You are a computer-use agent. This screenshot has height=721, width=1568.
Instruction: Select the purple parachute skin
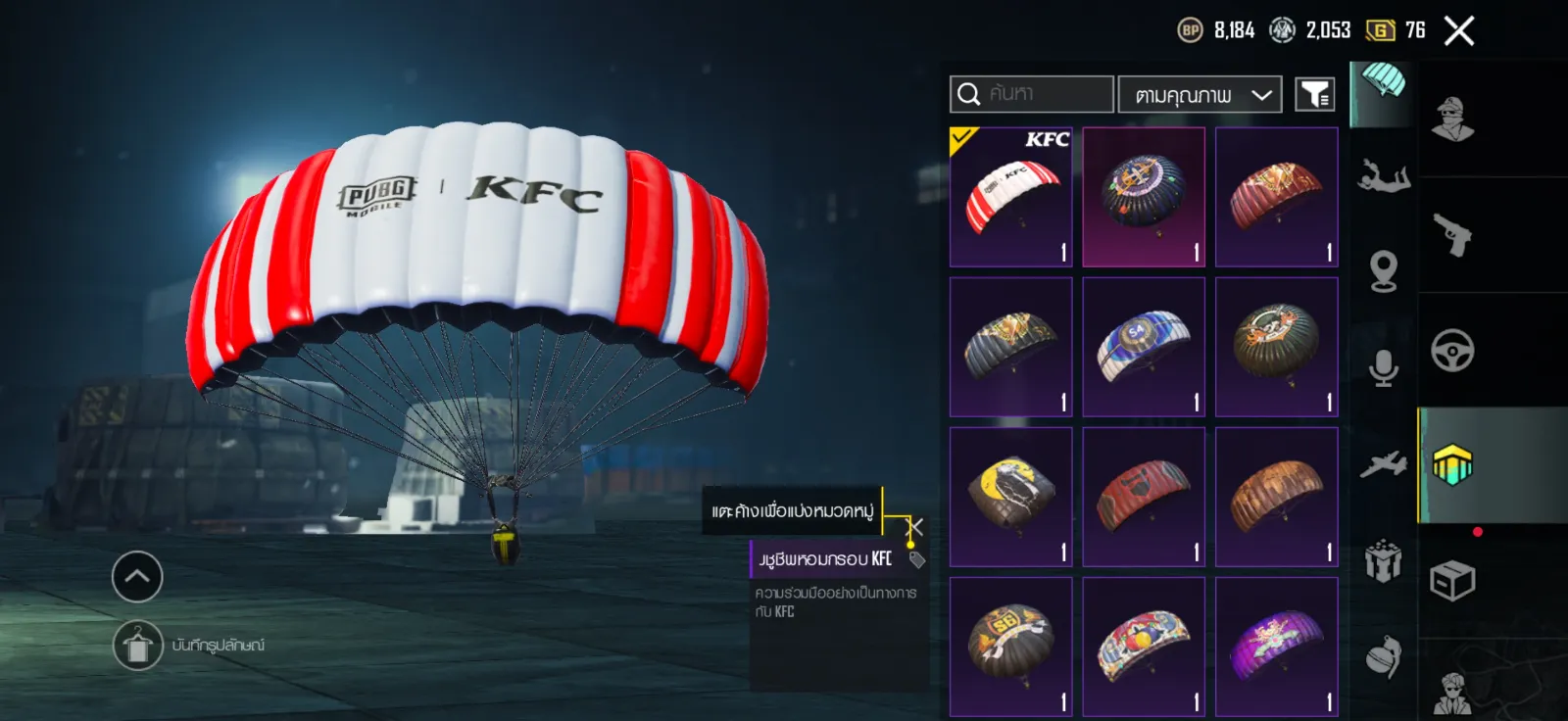point(1276,647)
